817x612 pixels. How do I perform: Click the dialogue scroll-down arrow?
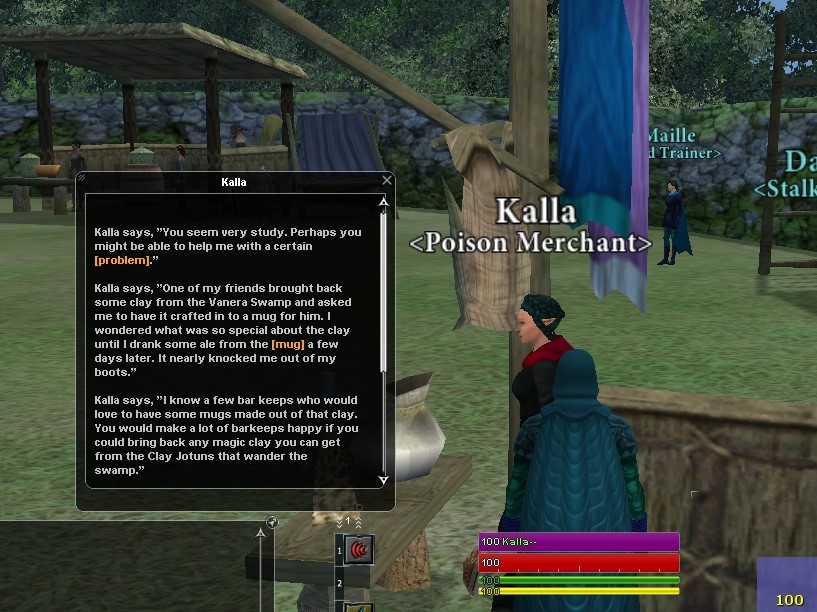point(382,480)
